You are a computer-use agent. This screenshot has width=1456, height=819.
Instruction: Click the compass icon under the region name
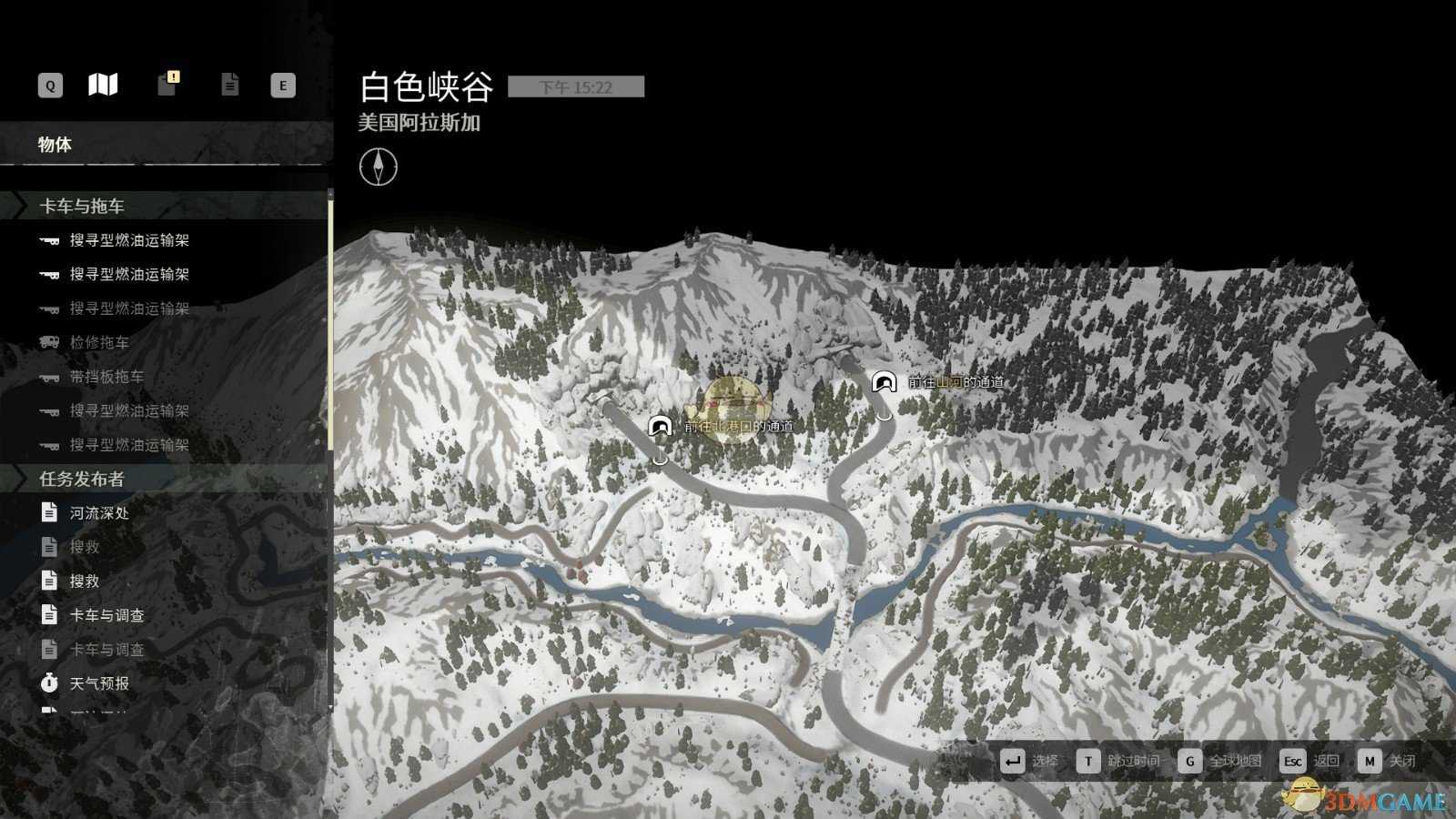click(x=378, y=167)
